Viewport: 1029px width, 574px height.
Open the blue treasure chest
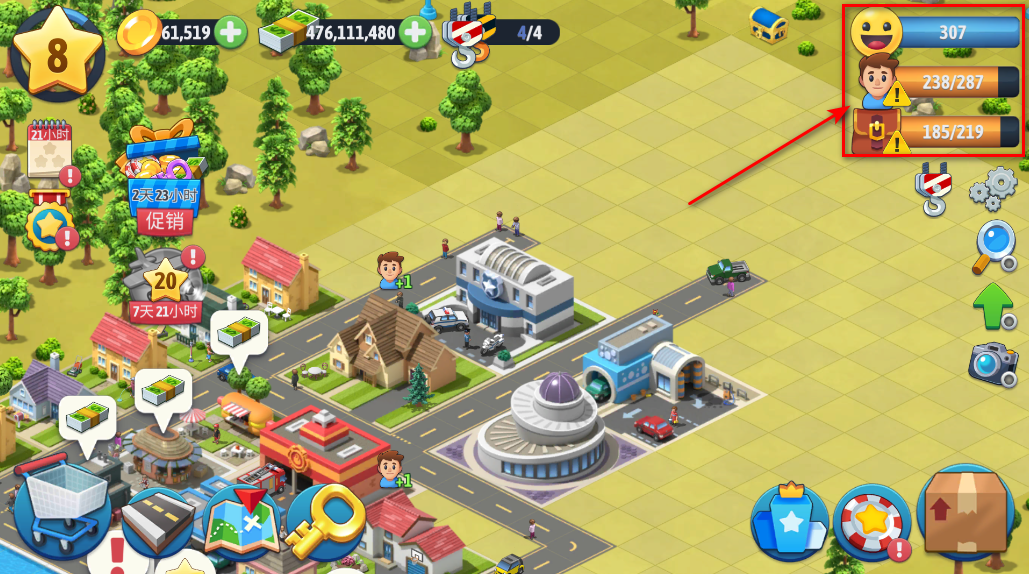click(768, 24)
